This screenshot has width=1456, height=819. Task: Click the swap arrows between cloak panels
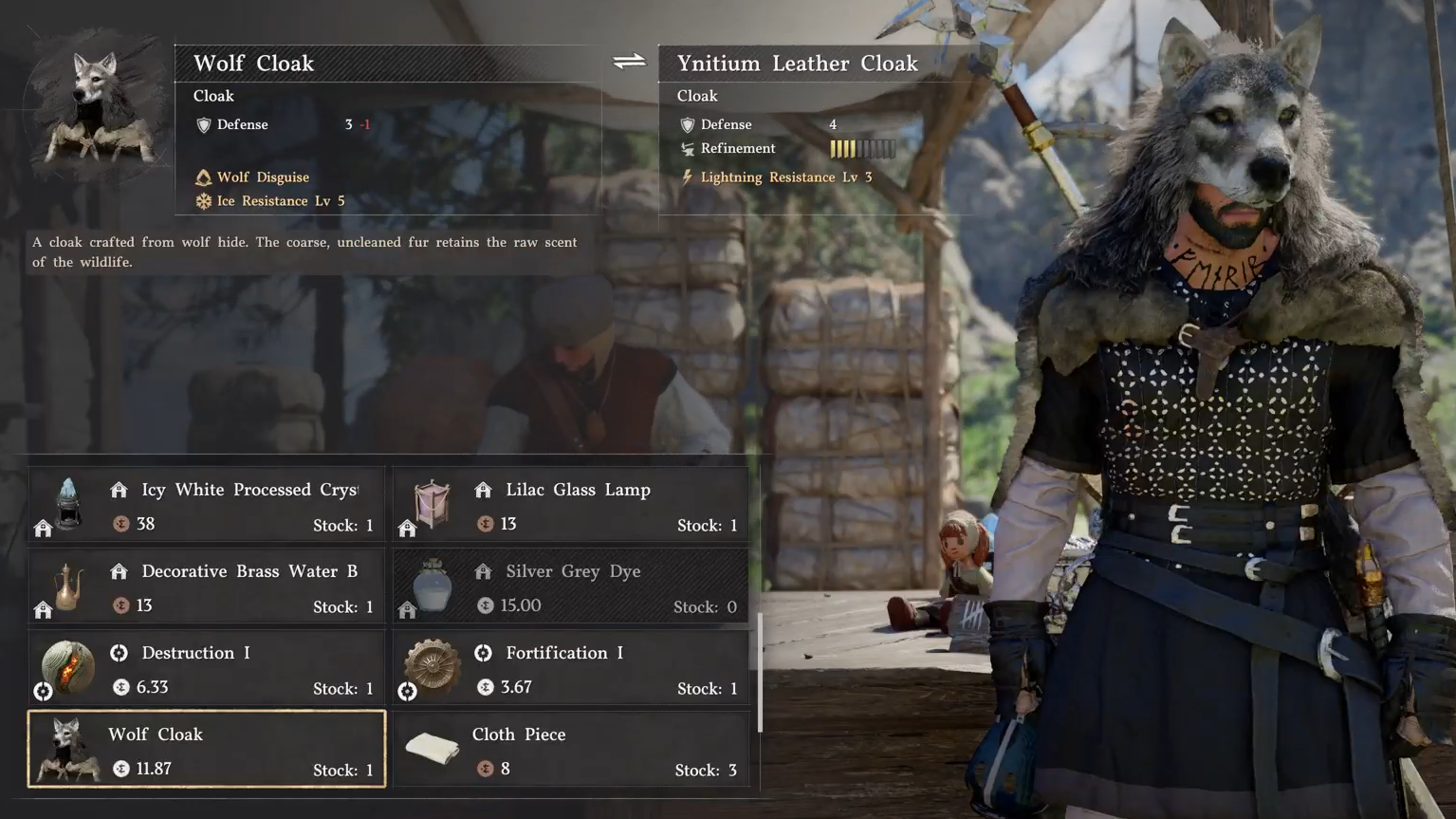click(629, 63)
